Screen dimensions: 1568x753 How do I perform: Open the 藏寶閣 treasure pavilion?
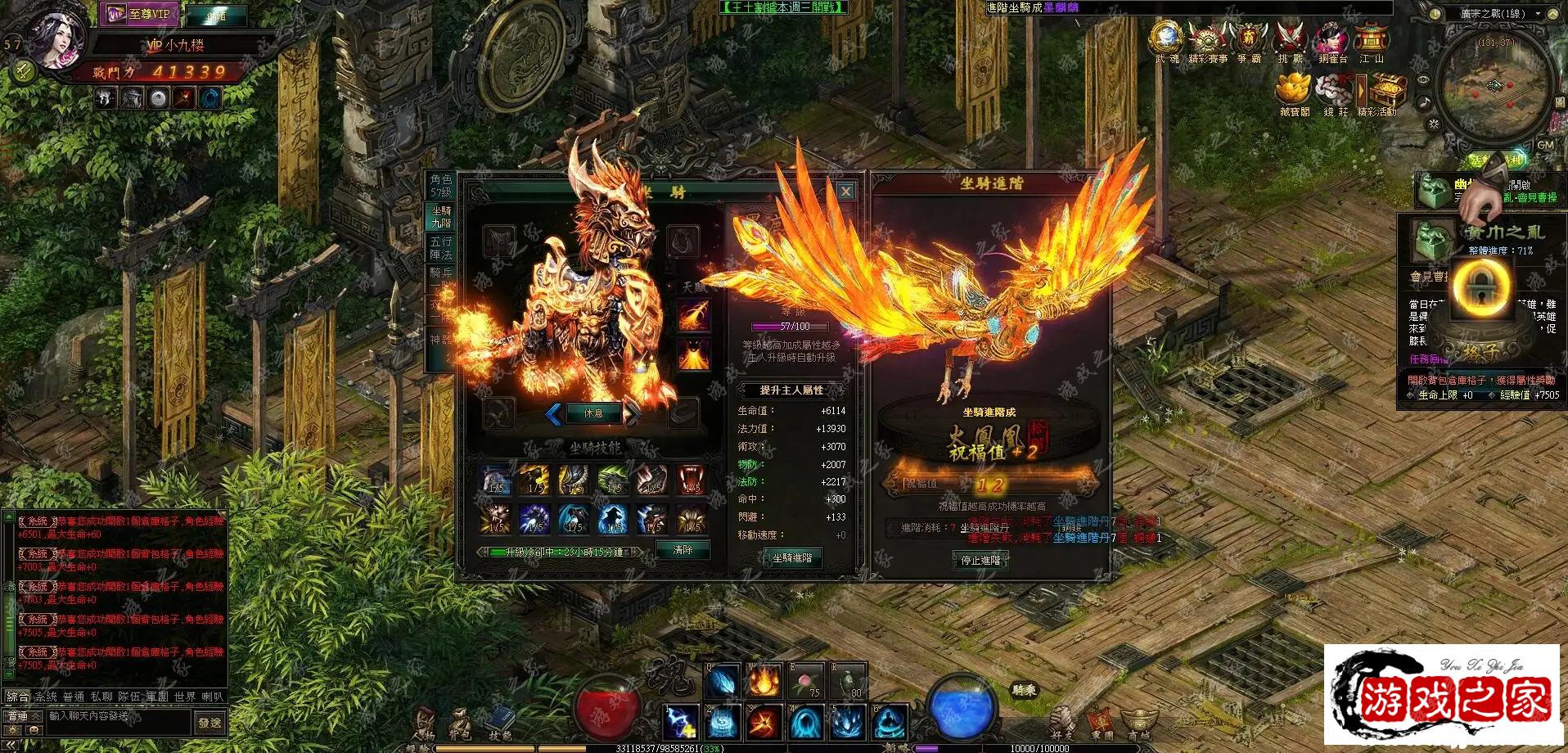(1295, 92)
